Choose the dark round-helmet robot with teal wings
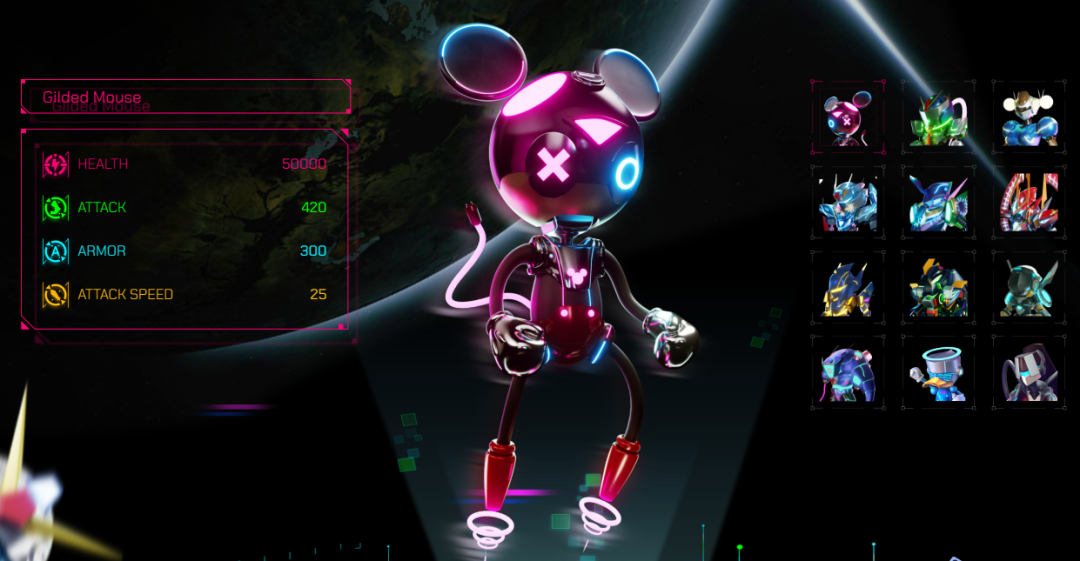This screenshot has height=561, width=1080. click(1028, 288)
